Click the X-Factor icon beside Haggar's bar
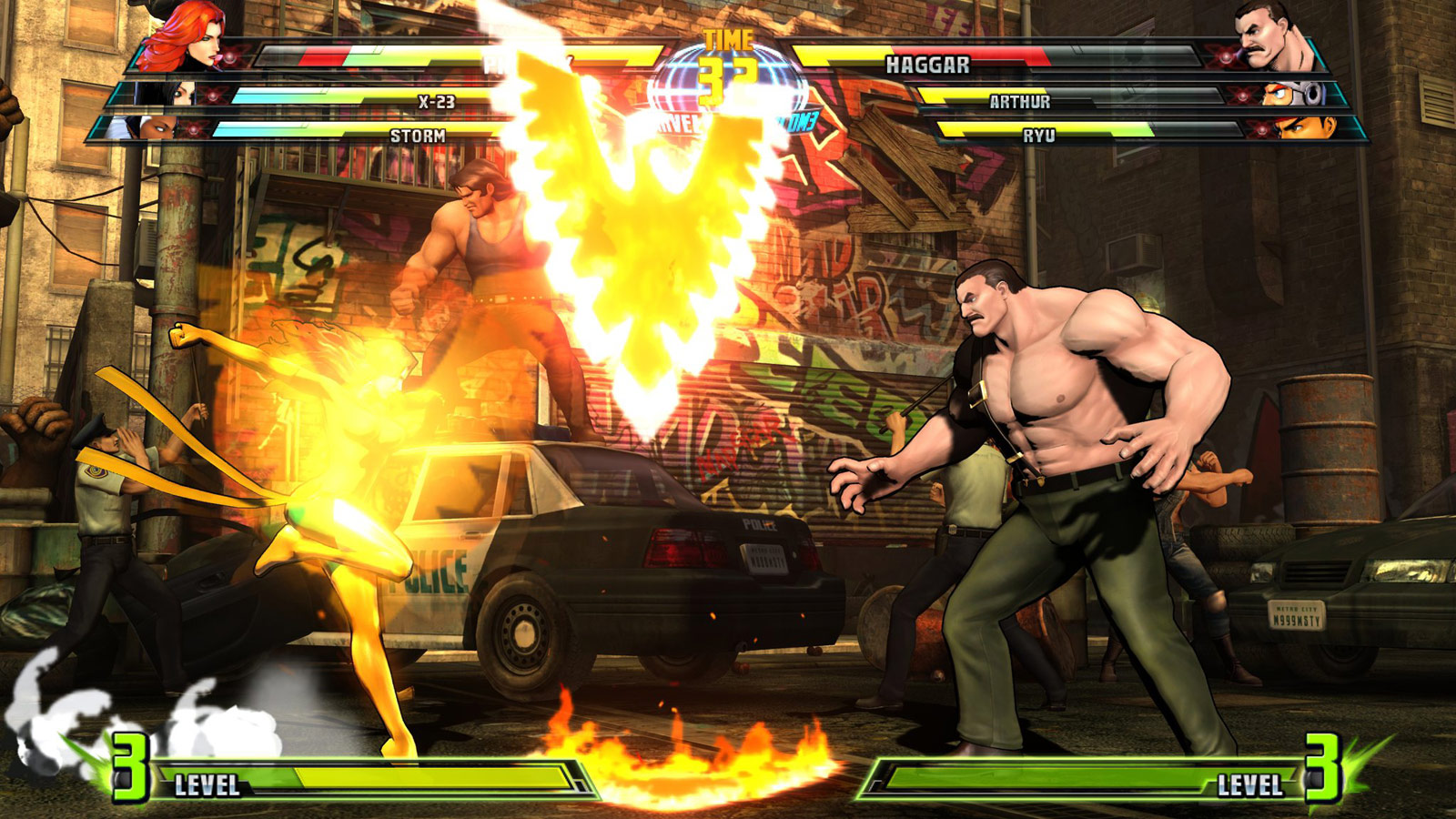The width and height of the screenshot is (1456, 819). 1224,56
